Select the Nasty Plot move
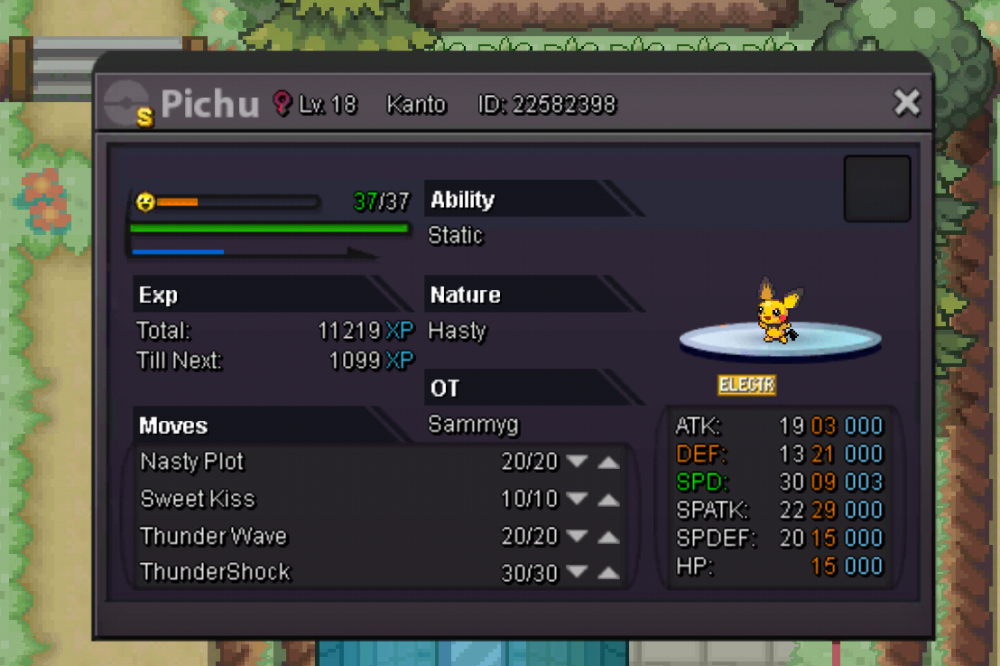Viewport: 1000px width, 666px height. (x=192, y=462)
